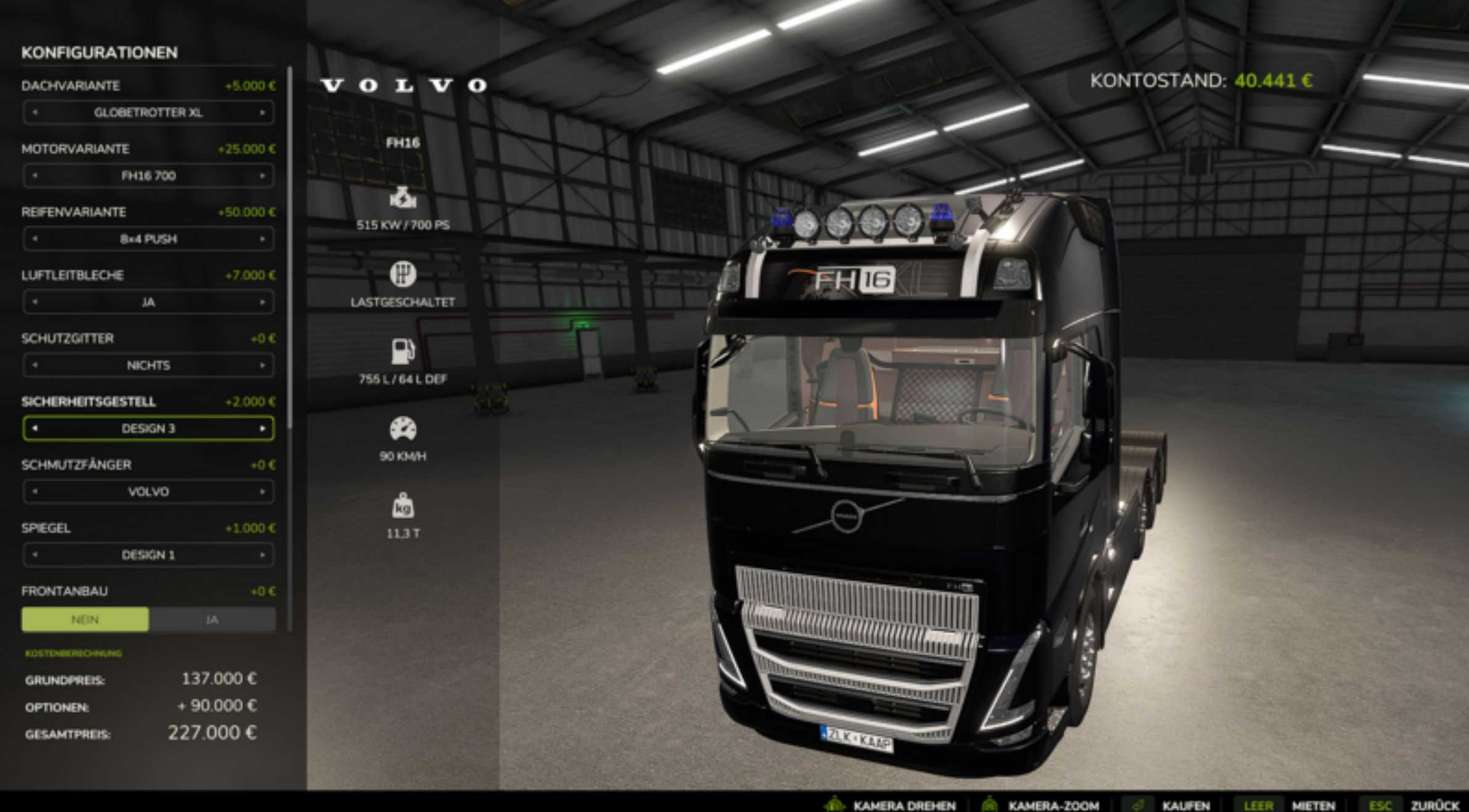Rent the truck with Mieten
Screen dimensions: 1469x812
point(1313,805)
